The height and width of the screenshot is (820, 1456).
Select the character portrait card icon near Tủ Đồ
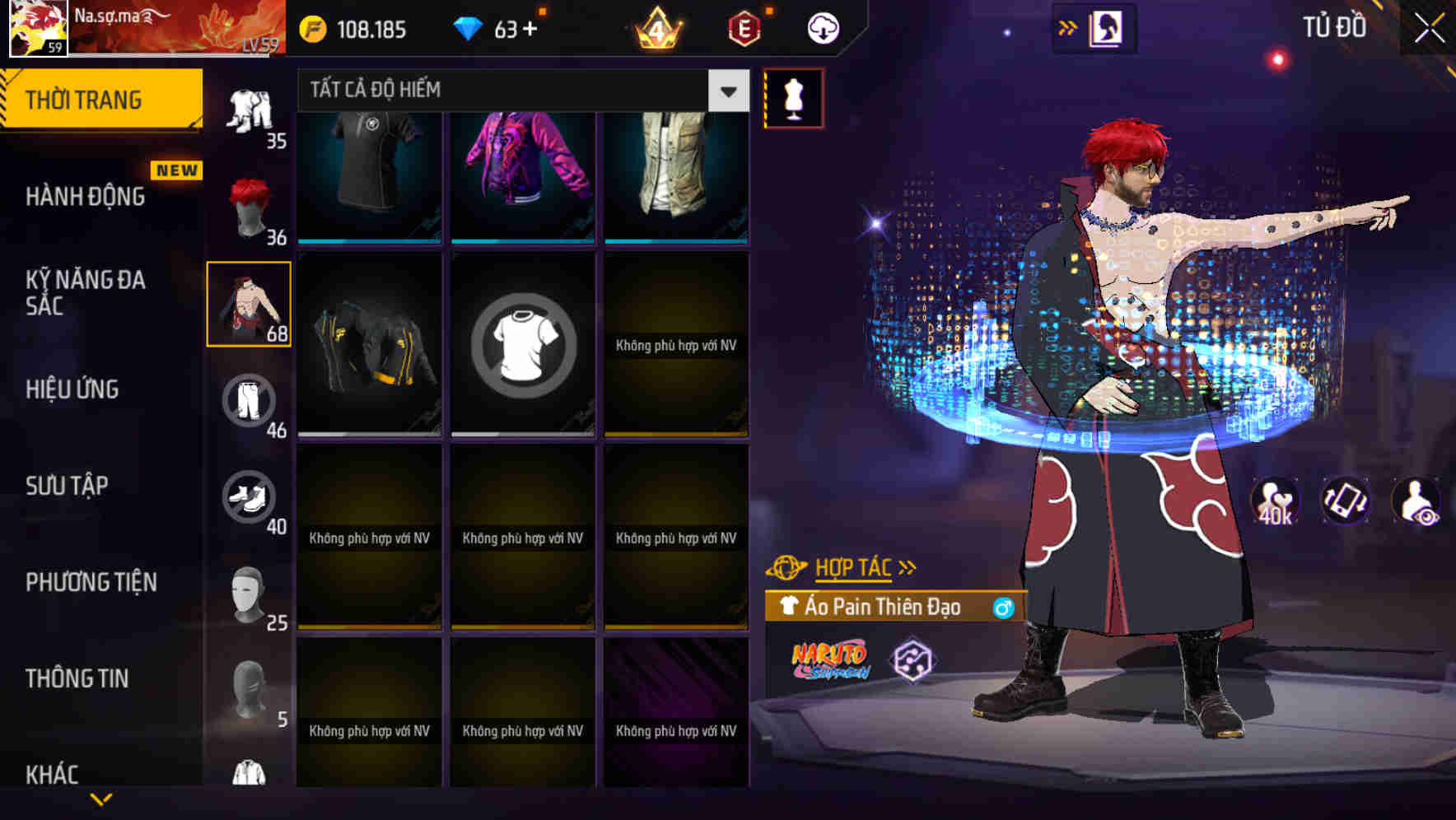pyautogui.click(x=1105, y=27)
